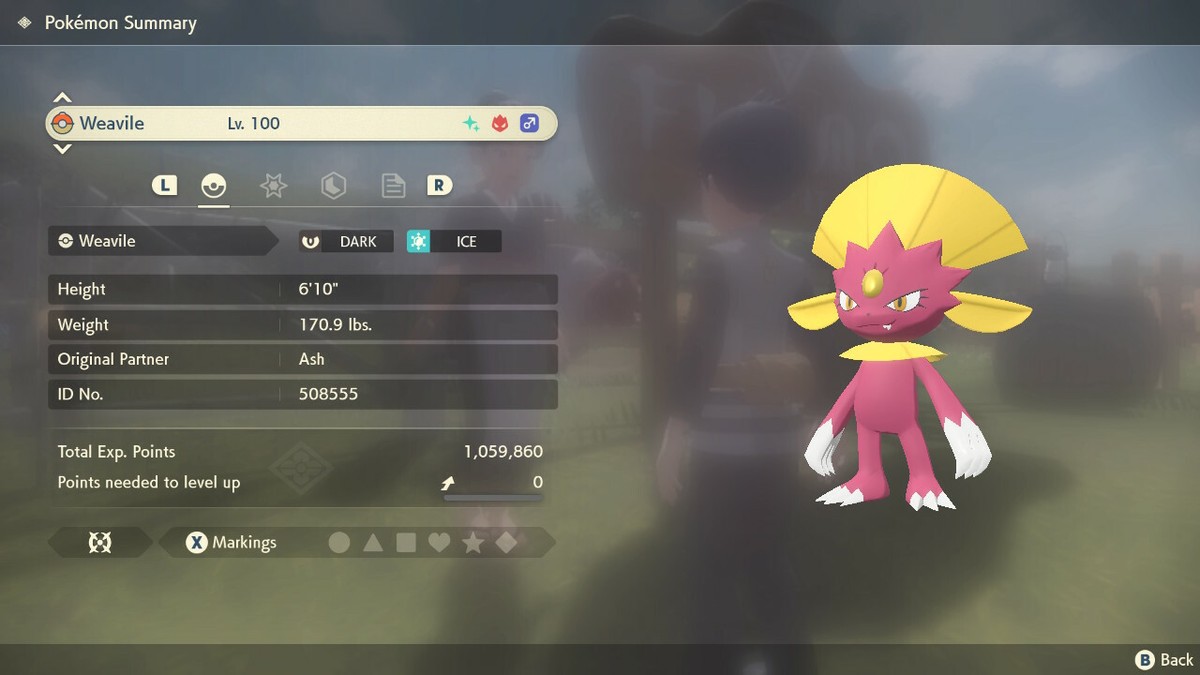This screenshot has height=675, width=1200.
Task: Go back from the Pokémon Summary
Action: tap(1165, 659)
